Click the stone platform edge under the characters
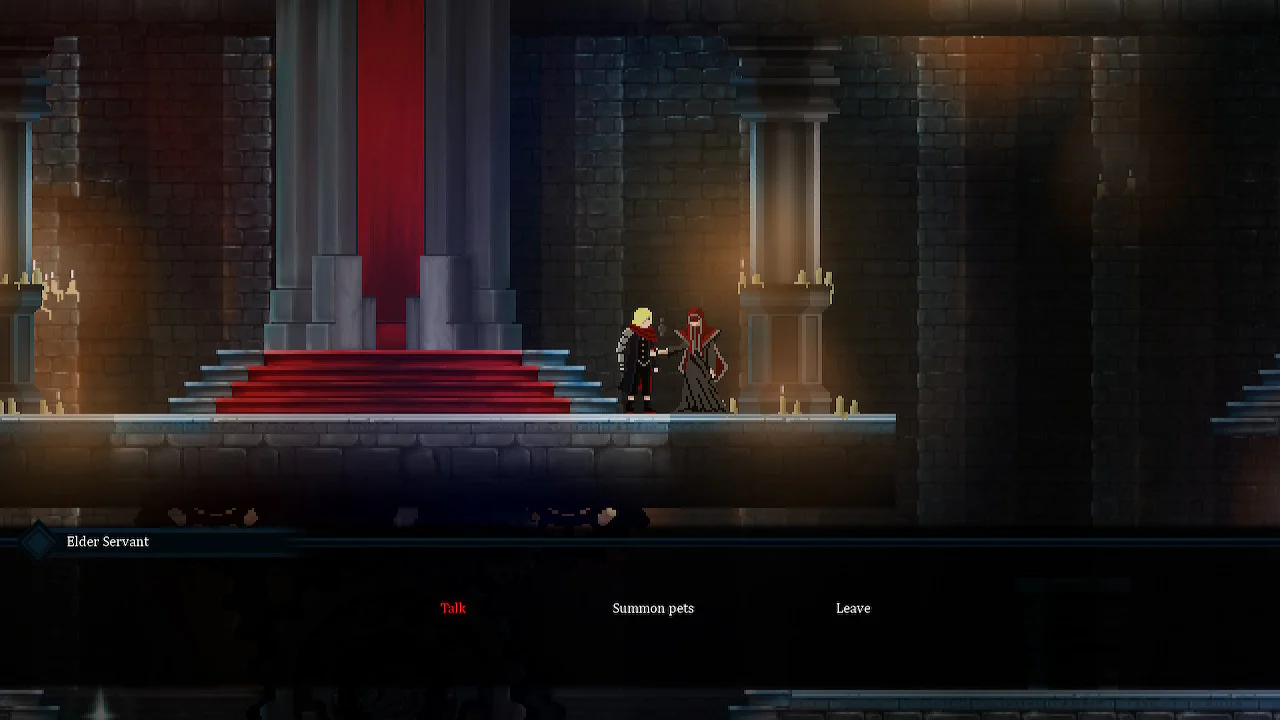The width and height of the screenshot is (1280, 720). click(x=700, y=420)
